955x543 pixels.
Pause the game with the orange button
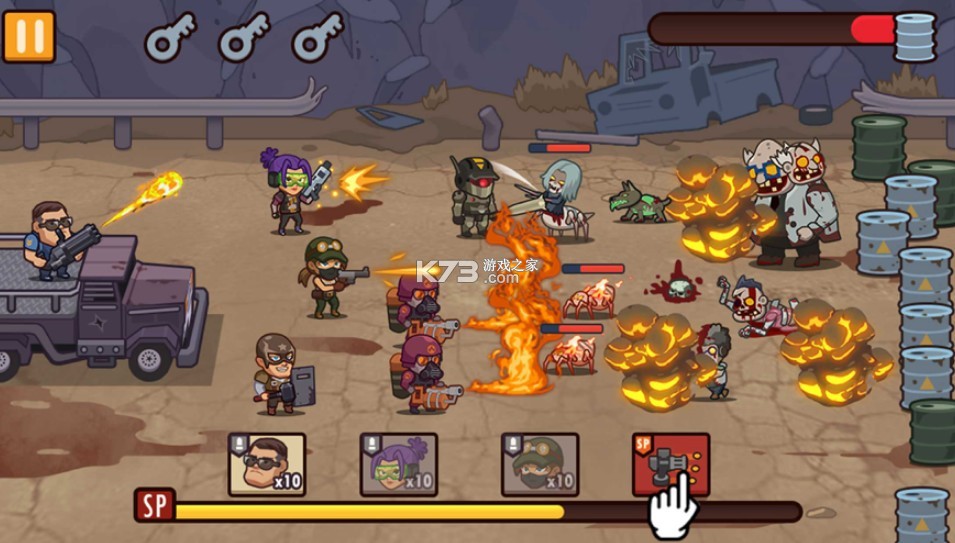28,36
